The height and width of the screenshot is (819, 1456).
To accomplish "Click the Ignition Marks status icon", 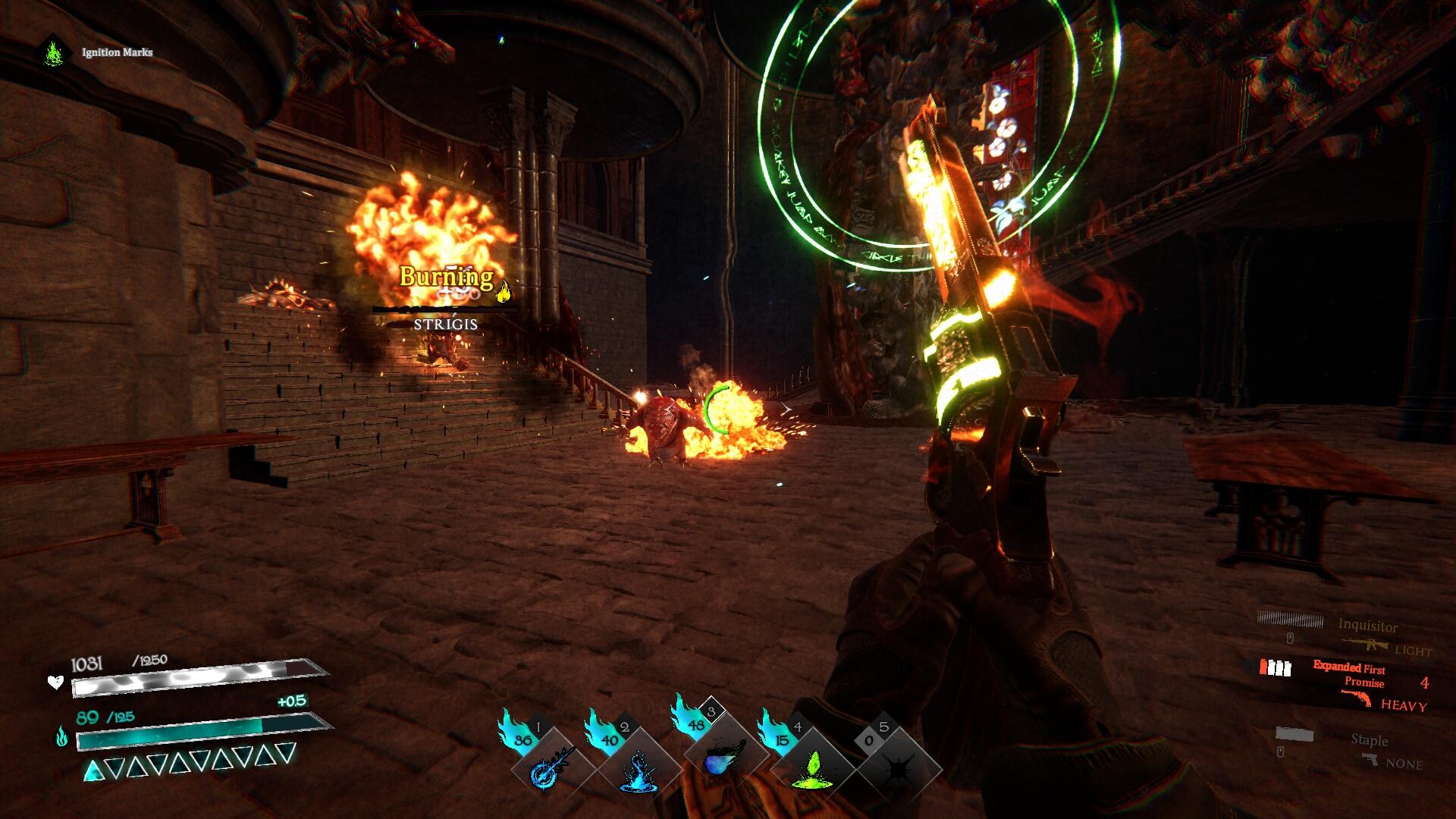I will coord(53,52).
